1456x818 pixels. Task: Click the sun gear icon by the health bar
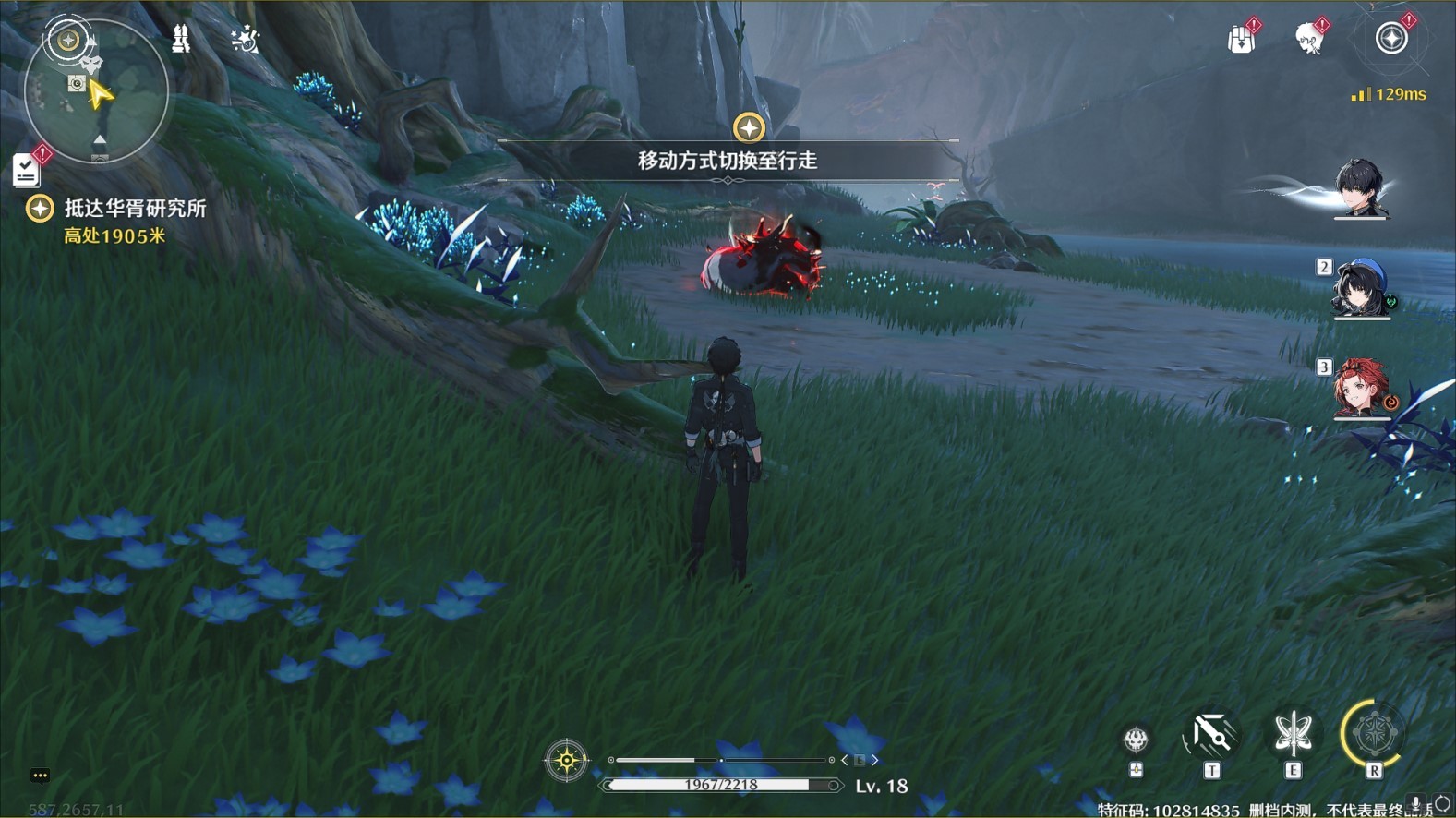pos(566,761)
